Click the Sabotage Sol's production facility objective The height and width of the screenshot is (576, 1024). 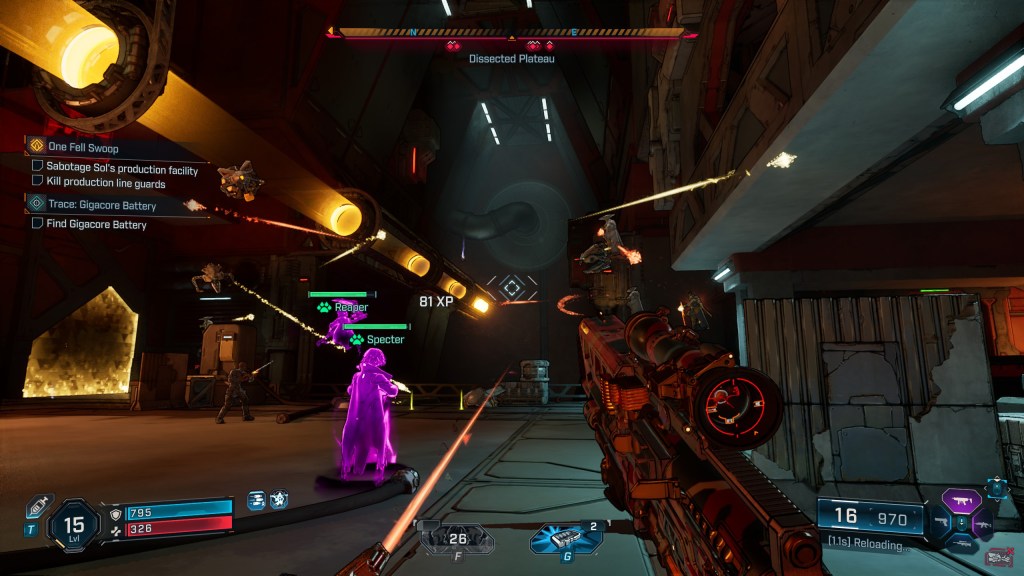click(122, 169)
